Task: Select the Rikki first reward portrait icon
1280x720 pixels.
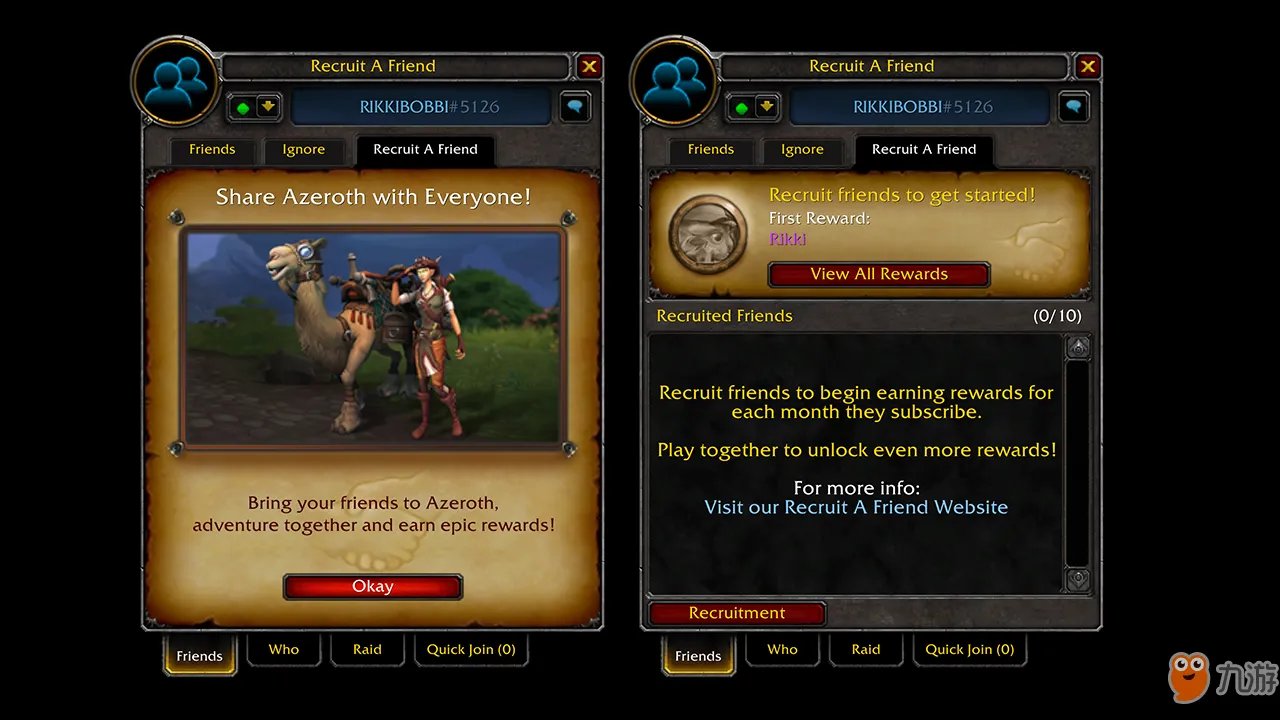Action: coord(708,234)
